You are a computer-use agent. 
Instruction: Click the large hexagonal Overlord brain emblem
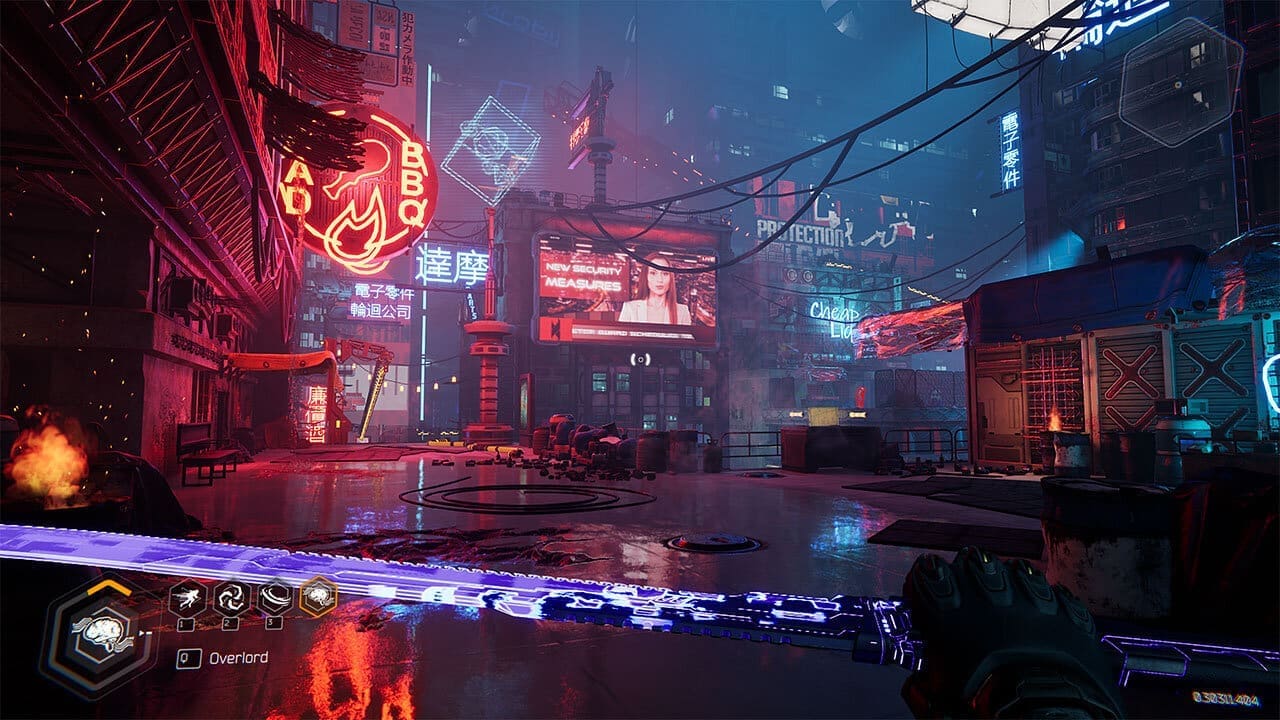[x=103, y=632]
